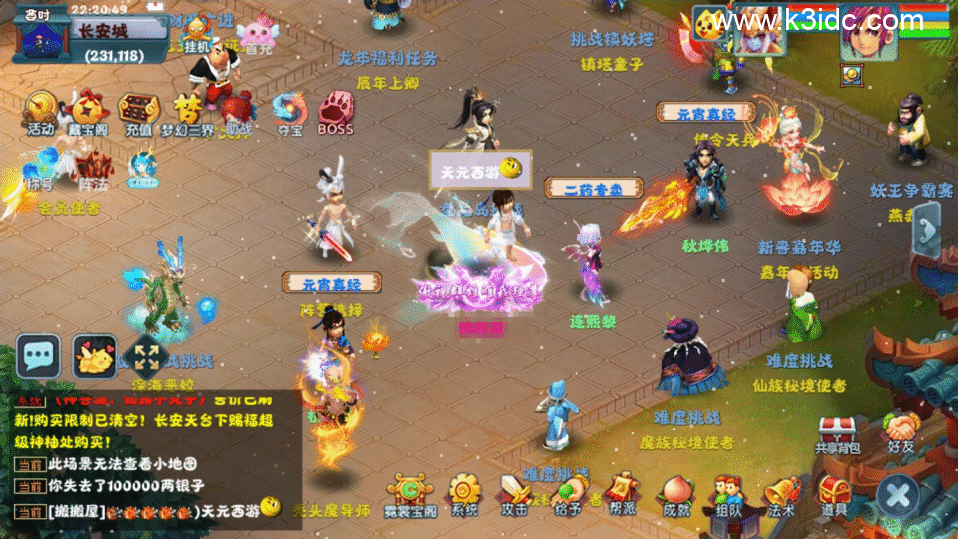Open the BOSS paw icon
Viewport: 958px width, 539px height.
pyautogui.click(x=336, y=111)
